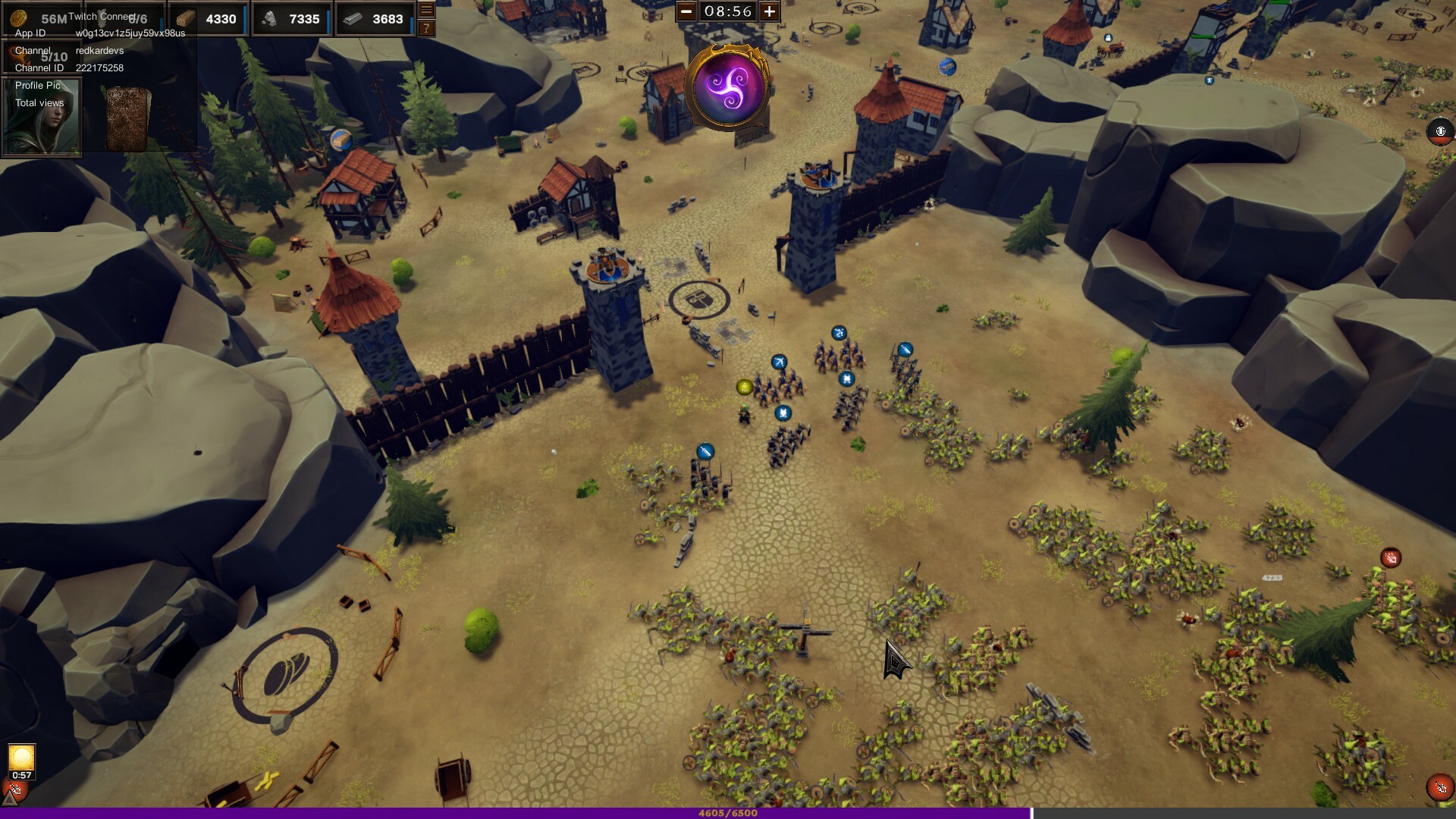1456x819 pixels.
Task: Activate the purple triskelion spell orb
Action: pyautogui.click(x=728, y=86)
